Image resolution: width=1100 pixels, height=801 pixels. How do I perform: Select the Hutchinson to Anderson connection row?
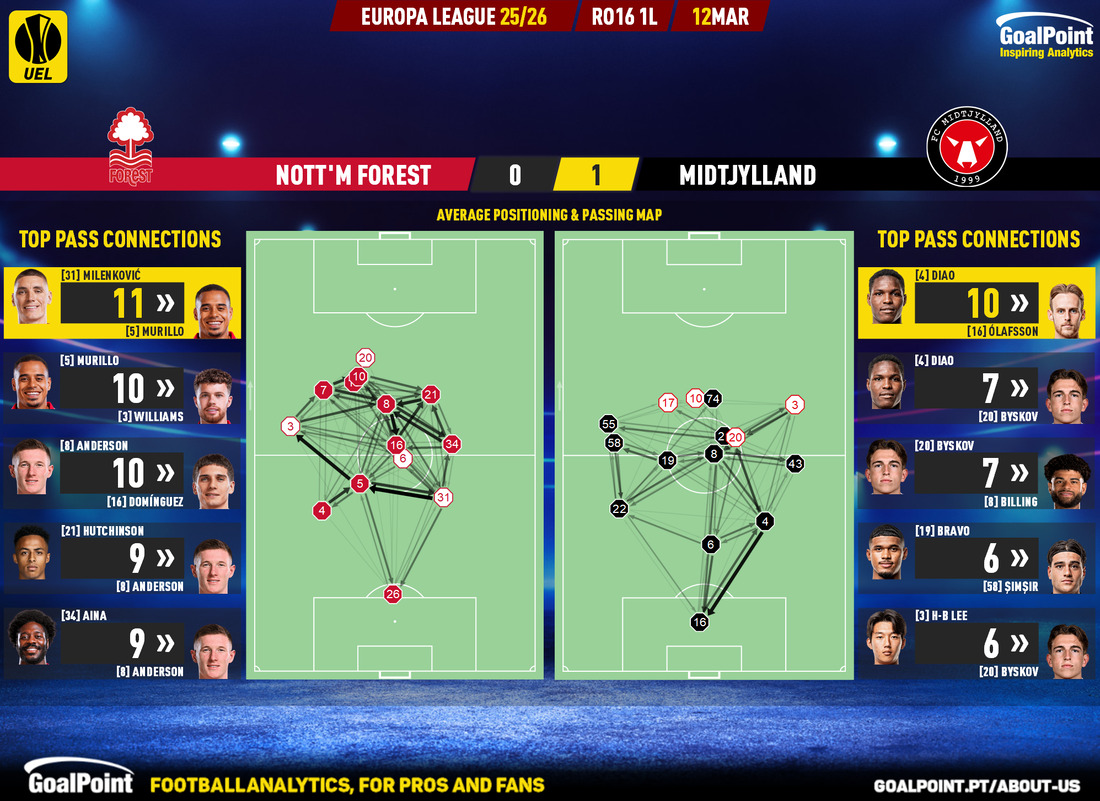(x=121, y=558)
